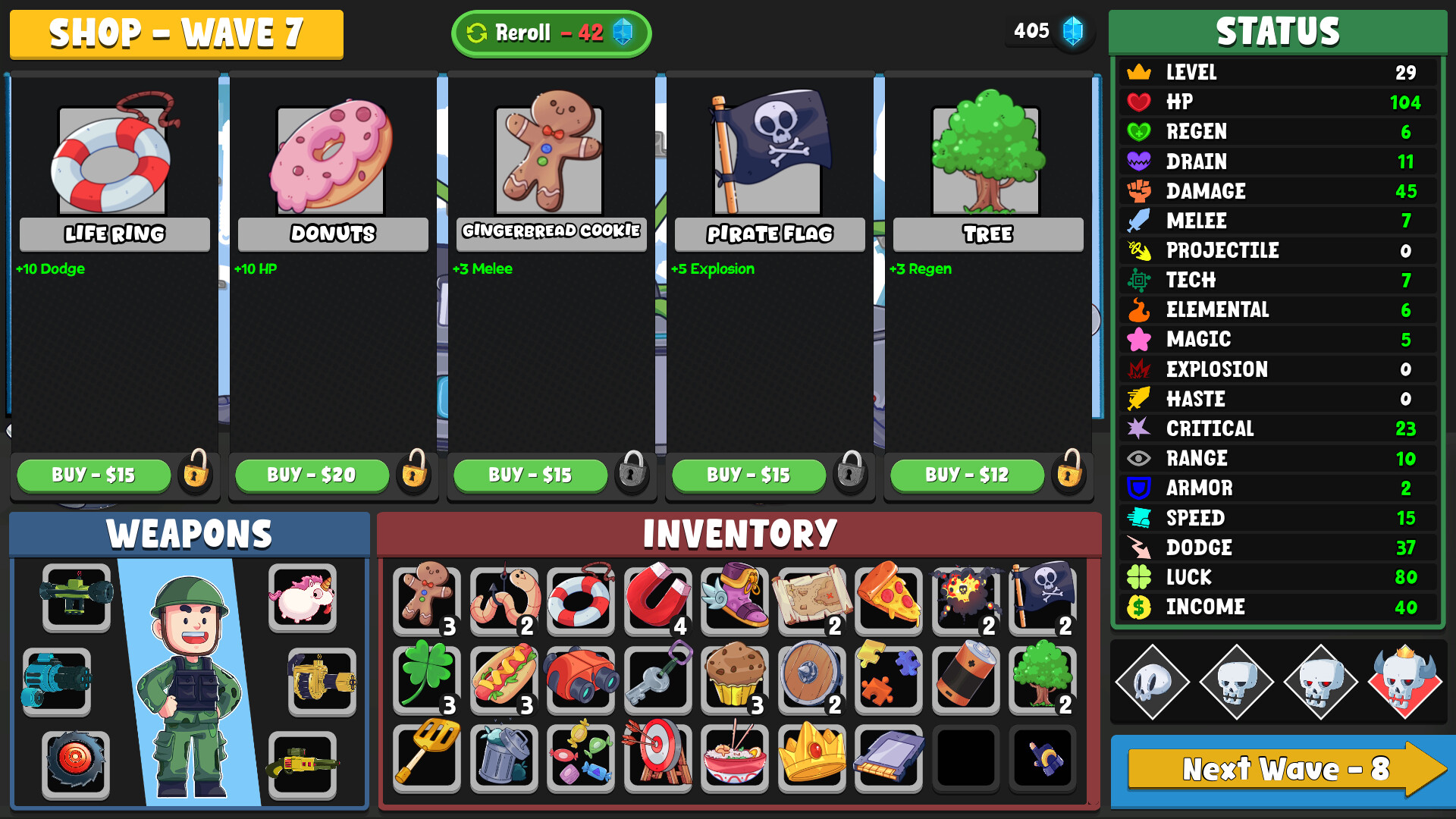Select the golden gatling gun weapon

pyautogui.click(x=322, y=681)
